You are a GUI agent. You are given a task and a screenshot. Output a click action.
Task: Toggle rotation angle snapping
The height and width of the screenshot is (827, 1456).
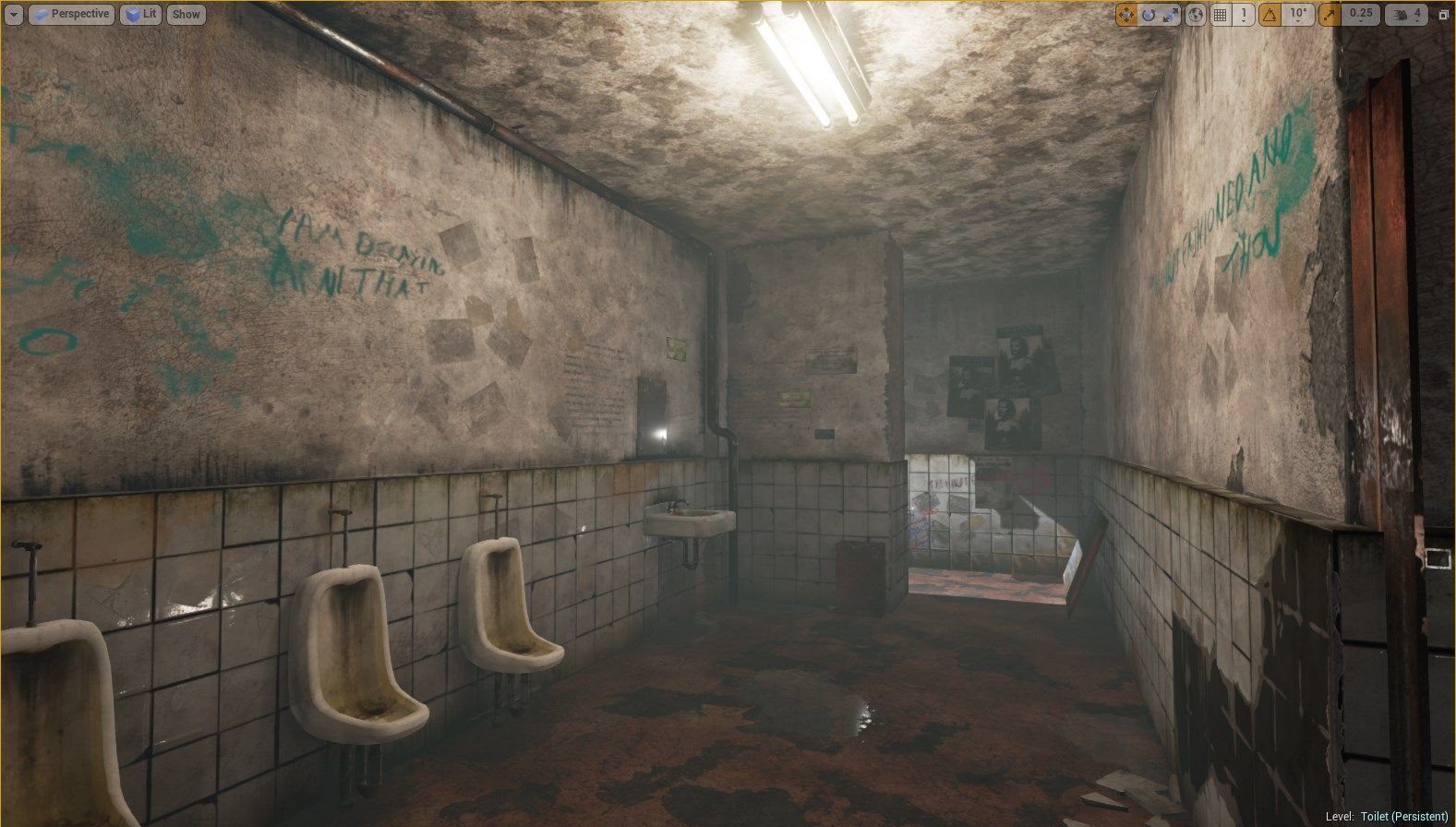[x=1271, y=15]
